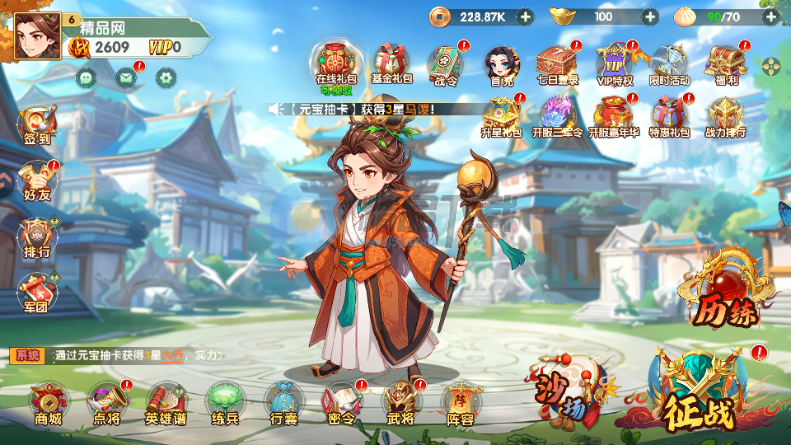Viewport: 791px width, 445px height.
Task: Open the mail envelope icon
Action: coord(126,76)
